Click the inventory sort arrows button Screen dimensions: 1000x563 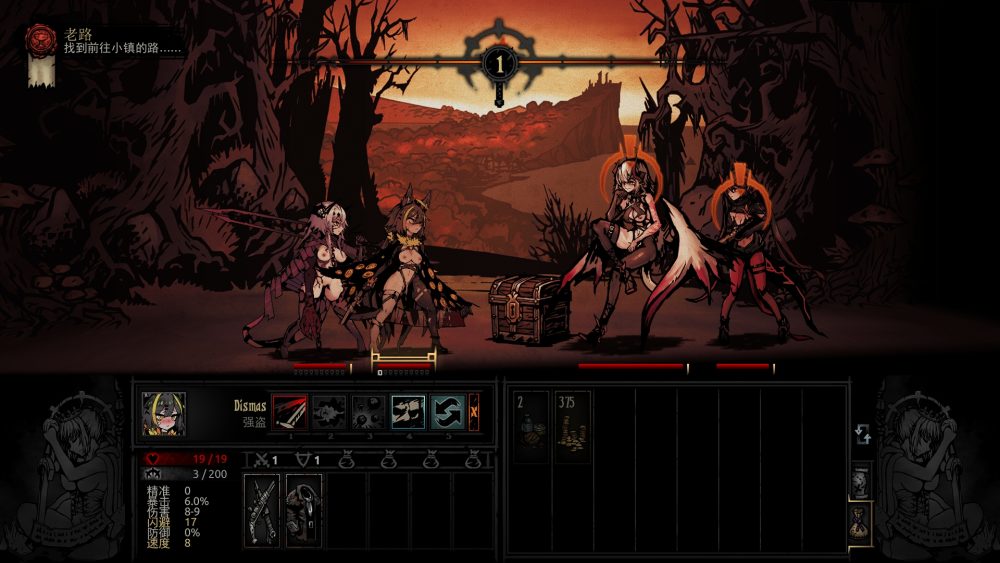point(861,435)
